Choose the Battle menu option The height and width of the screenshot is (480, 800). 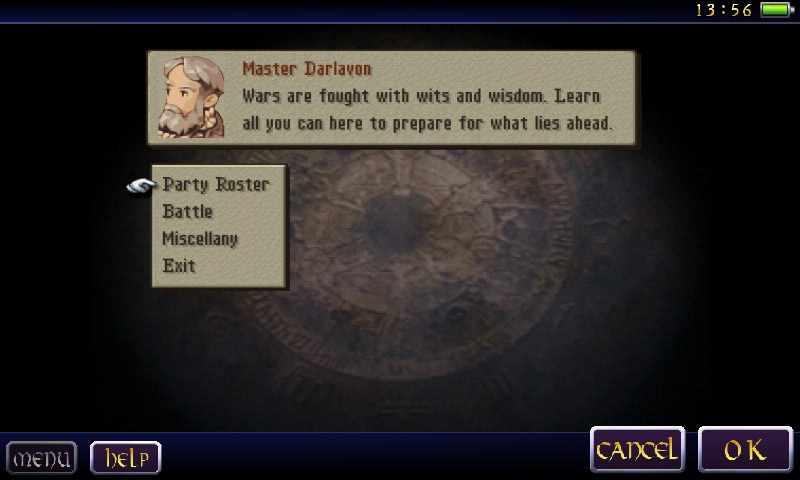point(188,212)
